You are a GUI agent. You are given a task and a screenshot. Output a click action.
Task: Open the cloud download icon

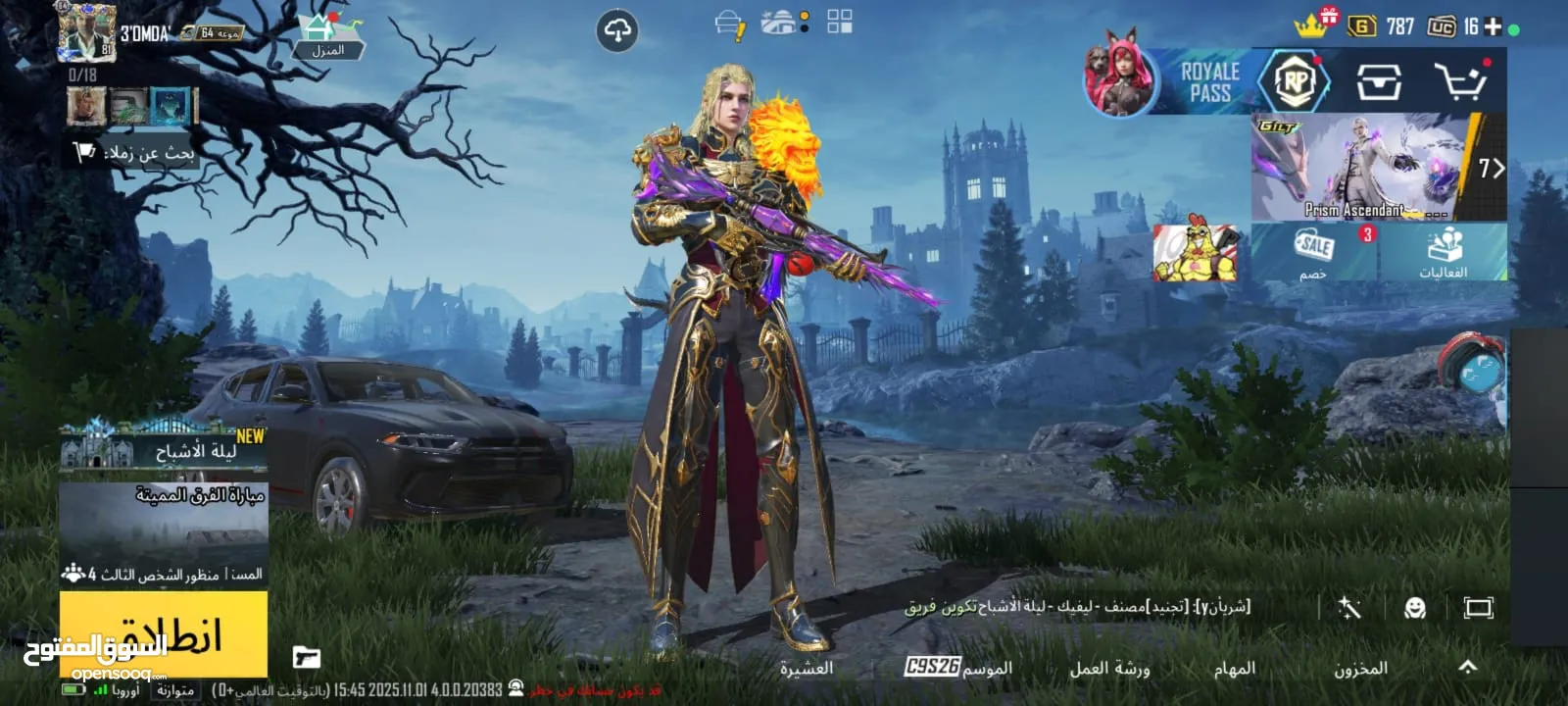617,31
